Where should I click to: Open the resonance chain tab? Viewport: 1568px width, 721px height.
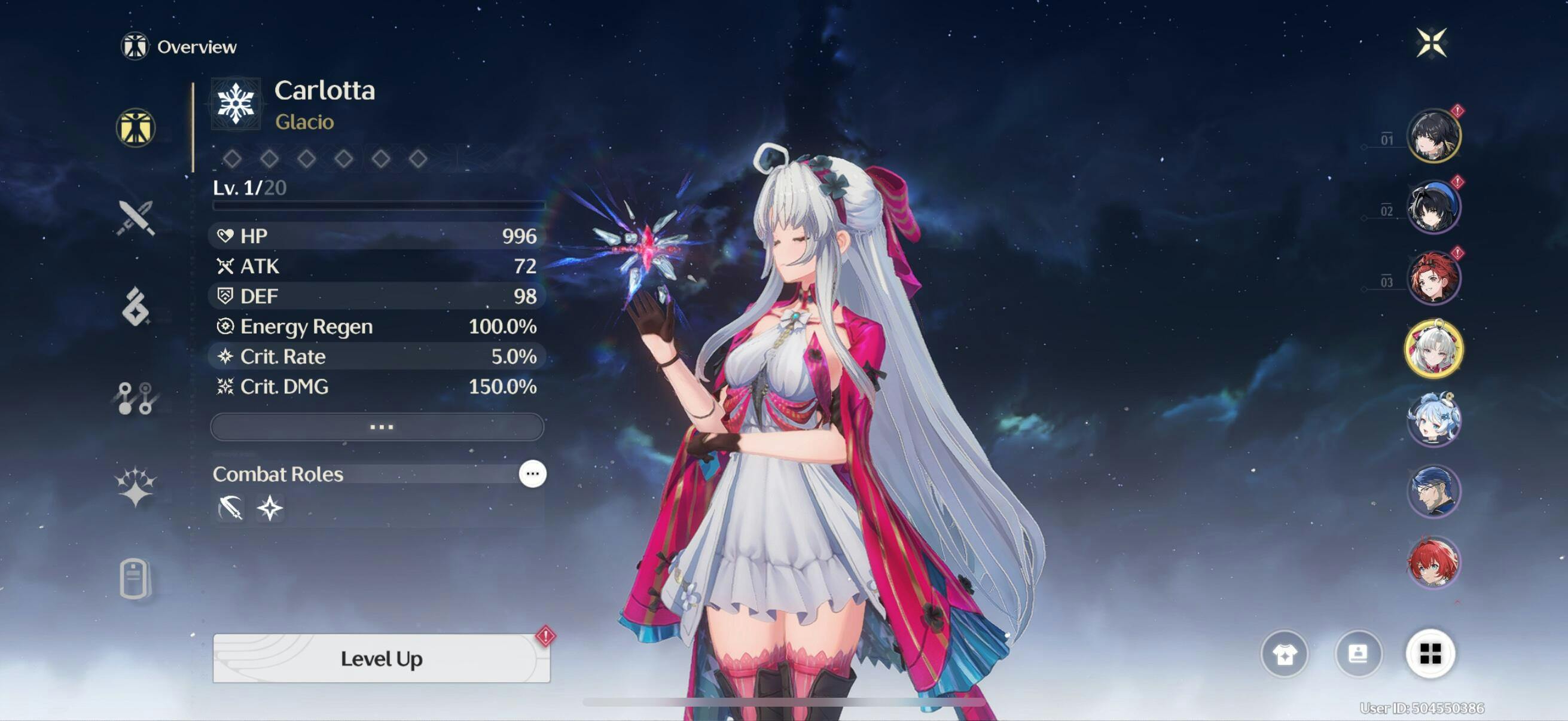[136, 487]
